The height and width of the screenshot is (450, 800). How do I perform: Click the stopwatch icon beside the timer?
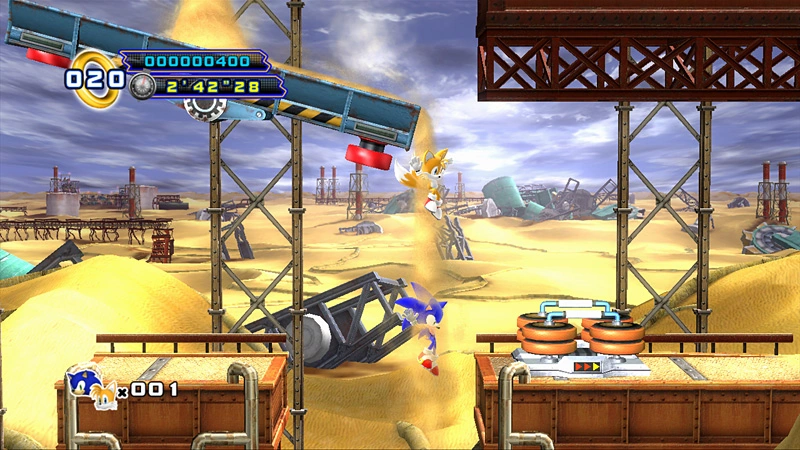[x=141, y=86]
